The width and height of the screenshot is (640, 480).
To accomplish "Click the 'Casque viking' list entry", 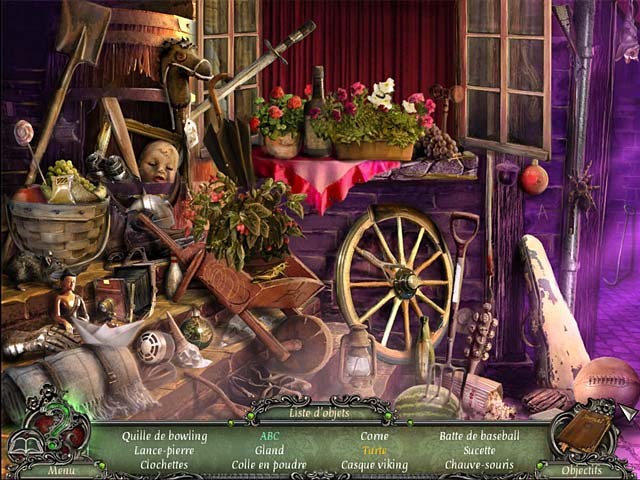I will (x=373, y=464).
